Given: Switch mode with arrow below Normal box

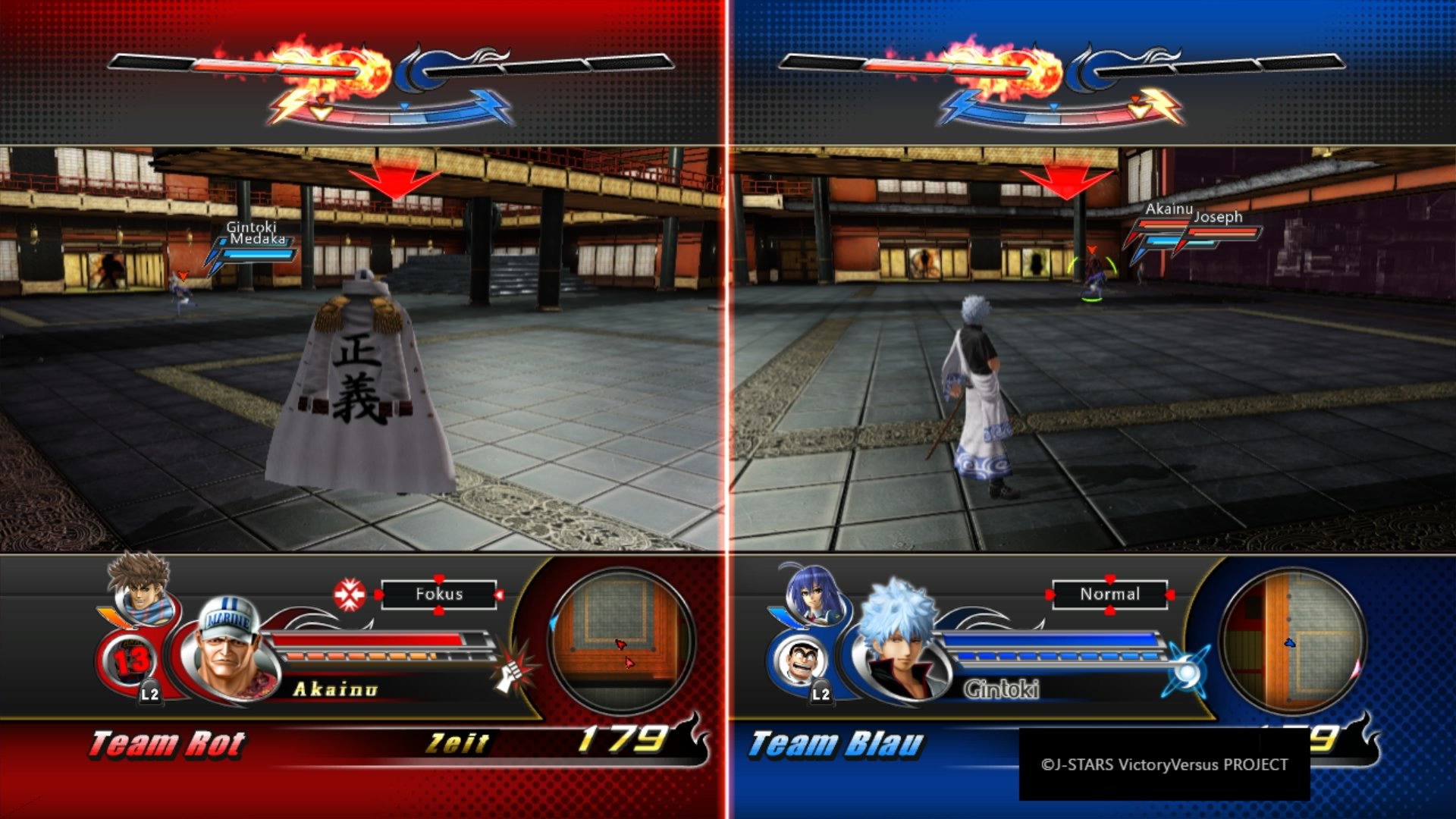Looking at the screenshot, I should [1109, 612].
